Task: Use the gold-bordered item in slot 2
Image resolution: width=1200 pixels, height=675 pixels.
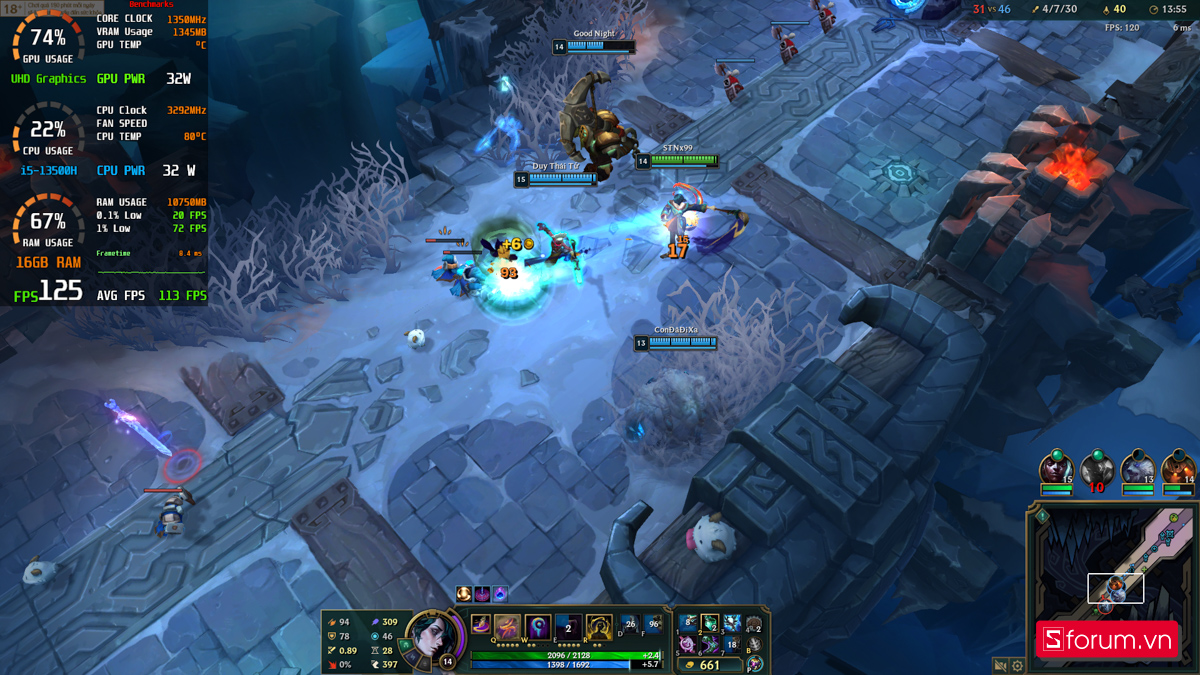Action: [x=710, y=624]
